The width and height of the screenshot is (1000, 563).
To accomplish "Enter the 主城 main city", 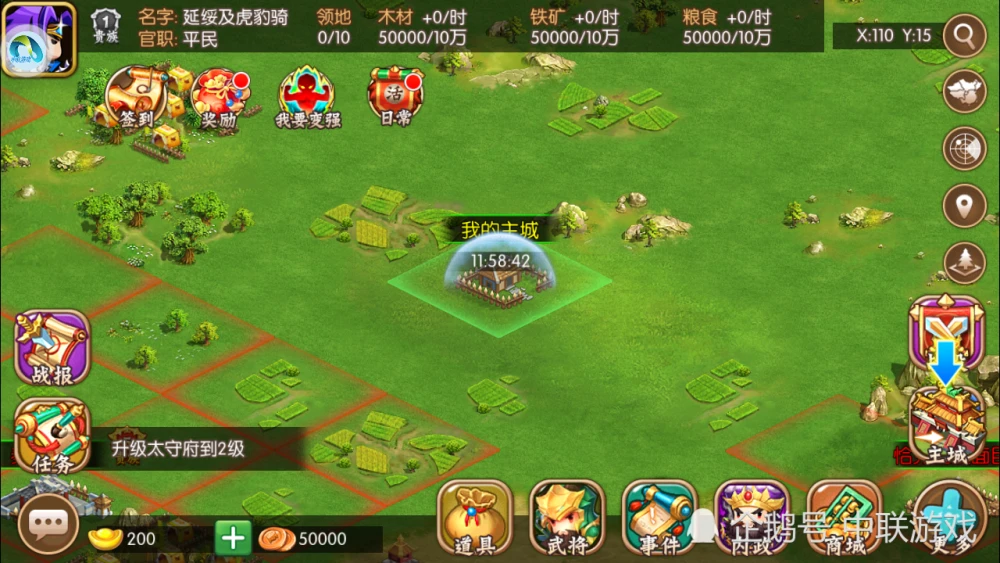I will tap(945, 427).
